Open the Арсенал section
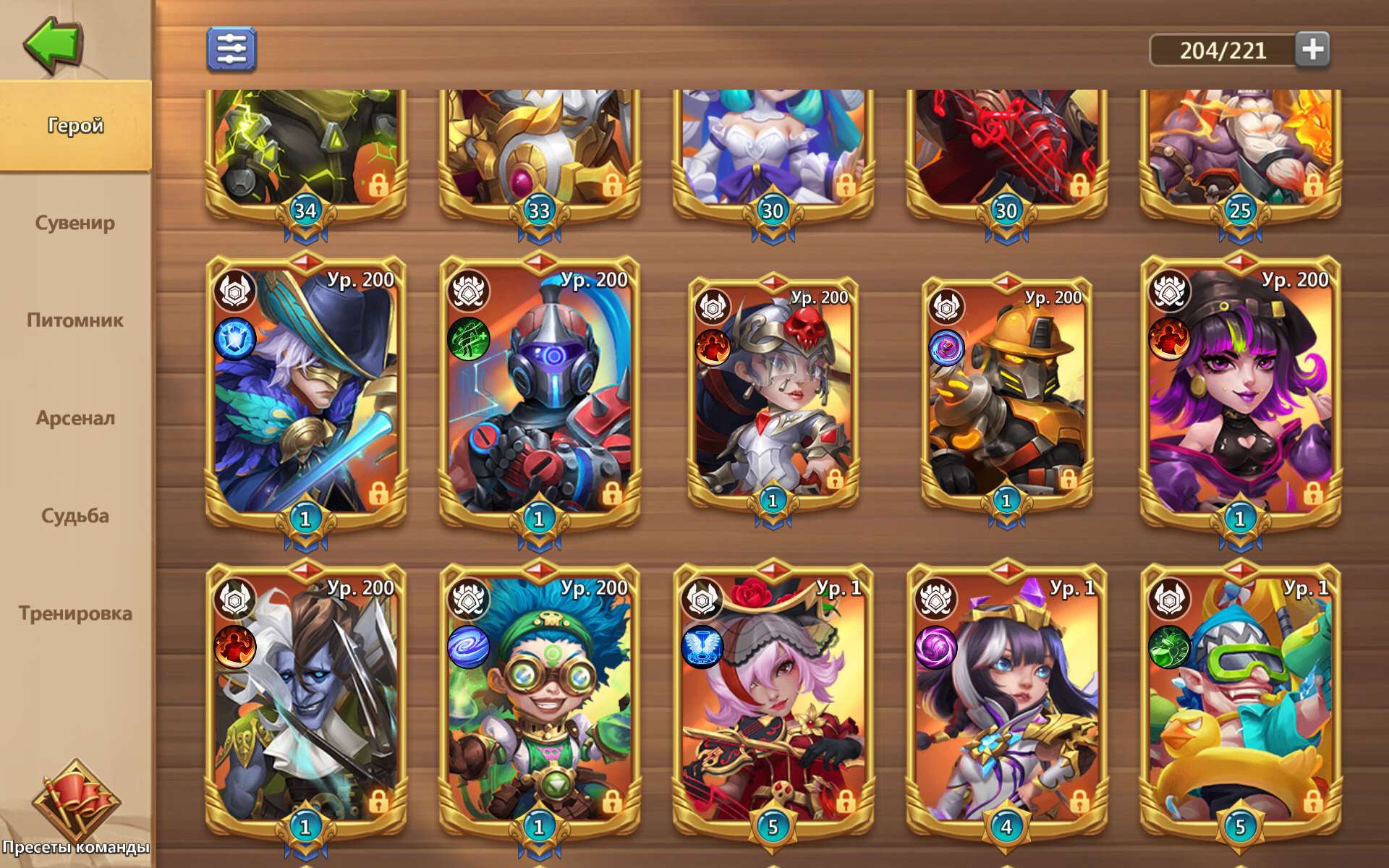The image size is (1389, 868). 75,418
